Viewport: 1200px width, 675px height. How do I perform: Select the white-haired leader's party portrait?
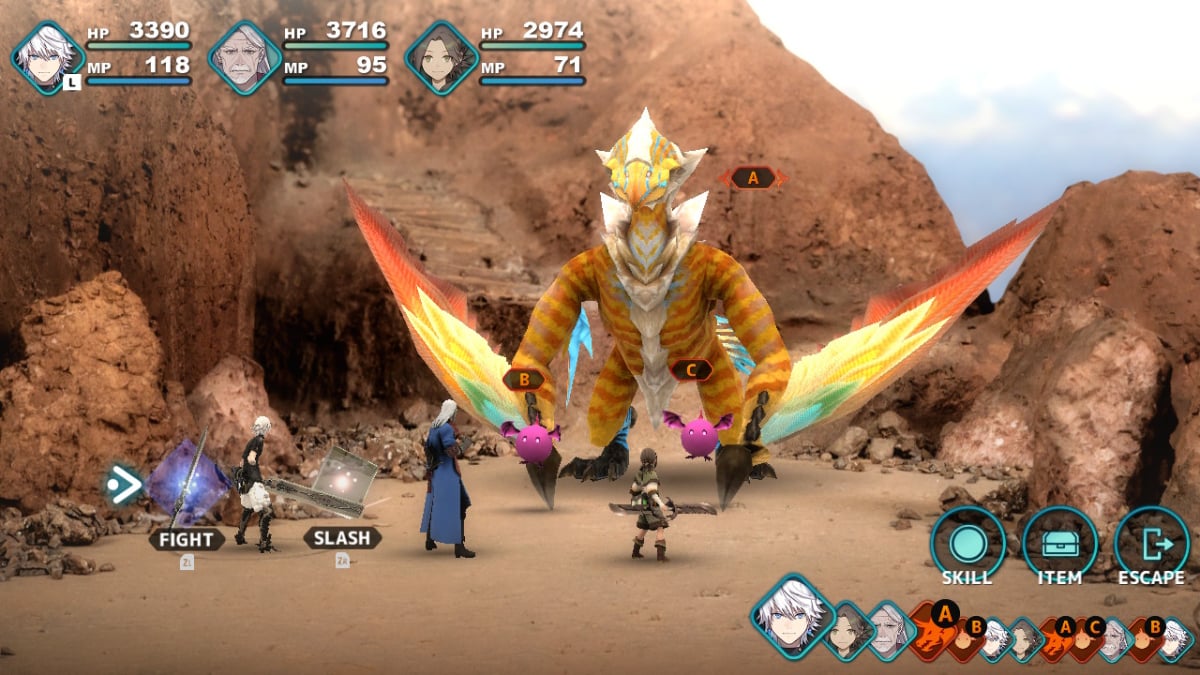point(47,58)
